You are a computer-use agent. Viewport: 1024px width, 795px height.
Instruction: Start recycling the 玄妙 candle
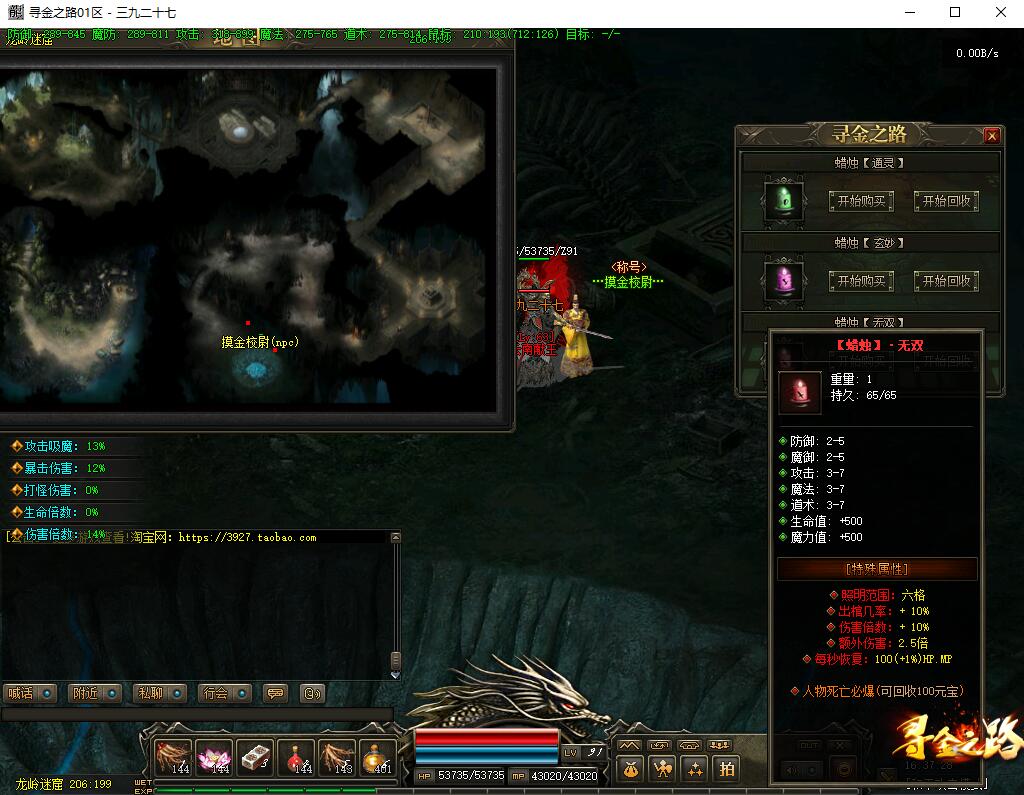945,281
